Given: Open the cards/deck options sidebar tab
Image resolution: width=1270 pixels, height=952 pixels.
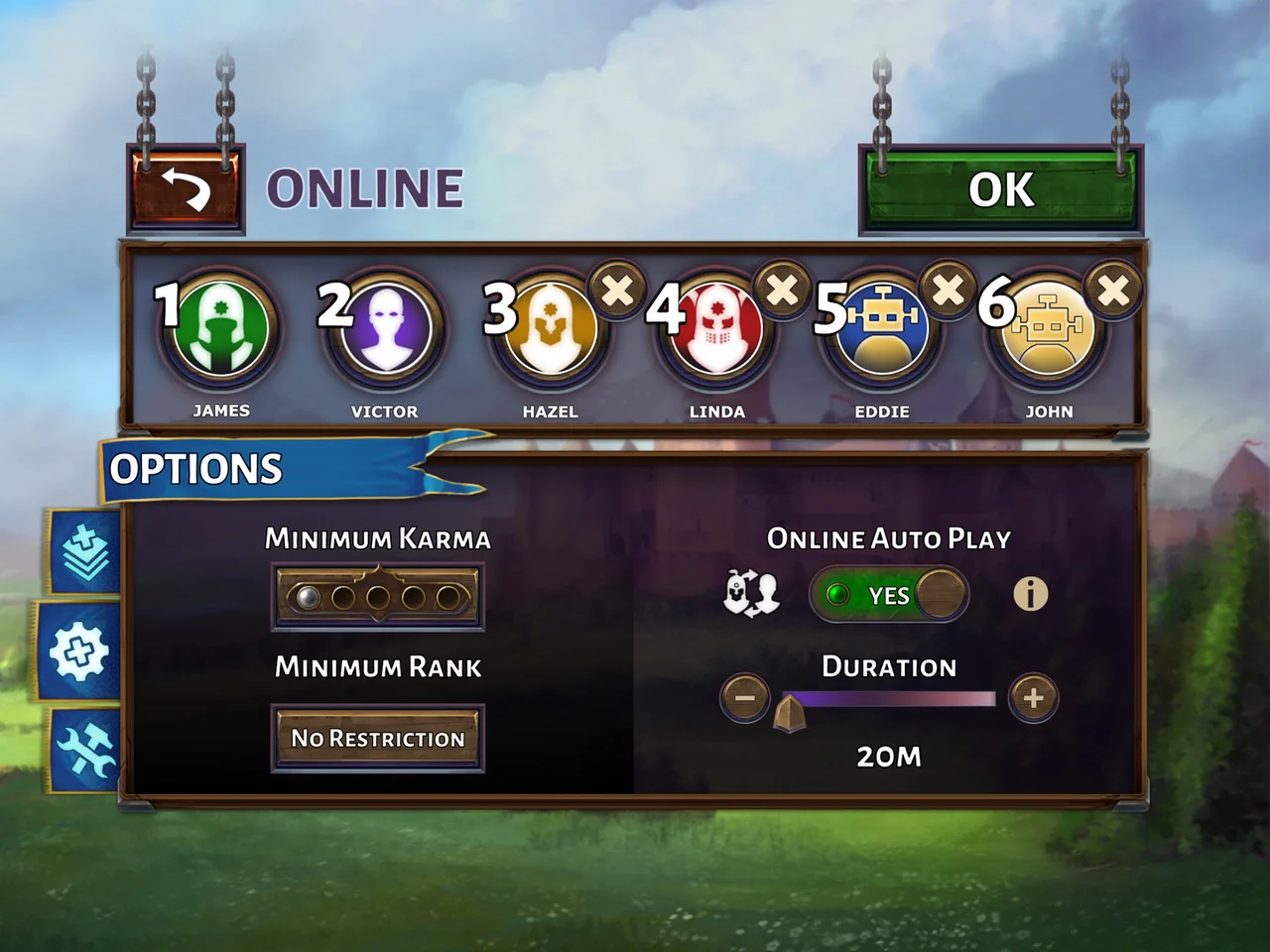Looking at the screenshot, I should point(85,550).
